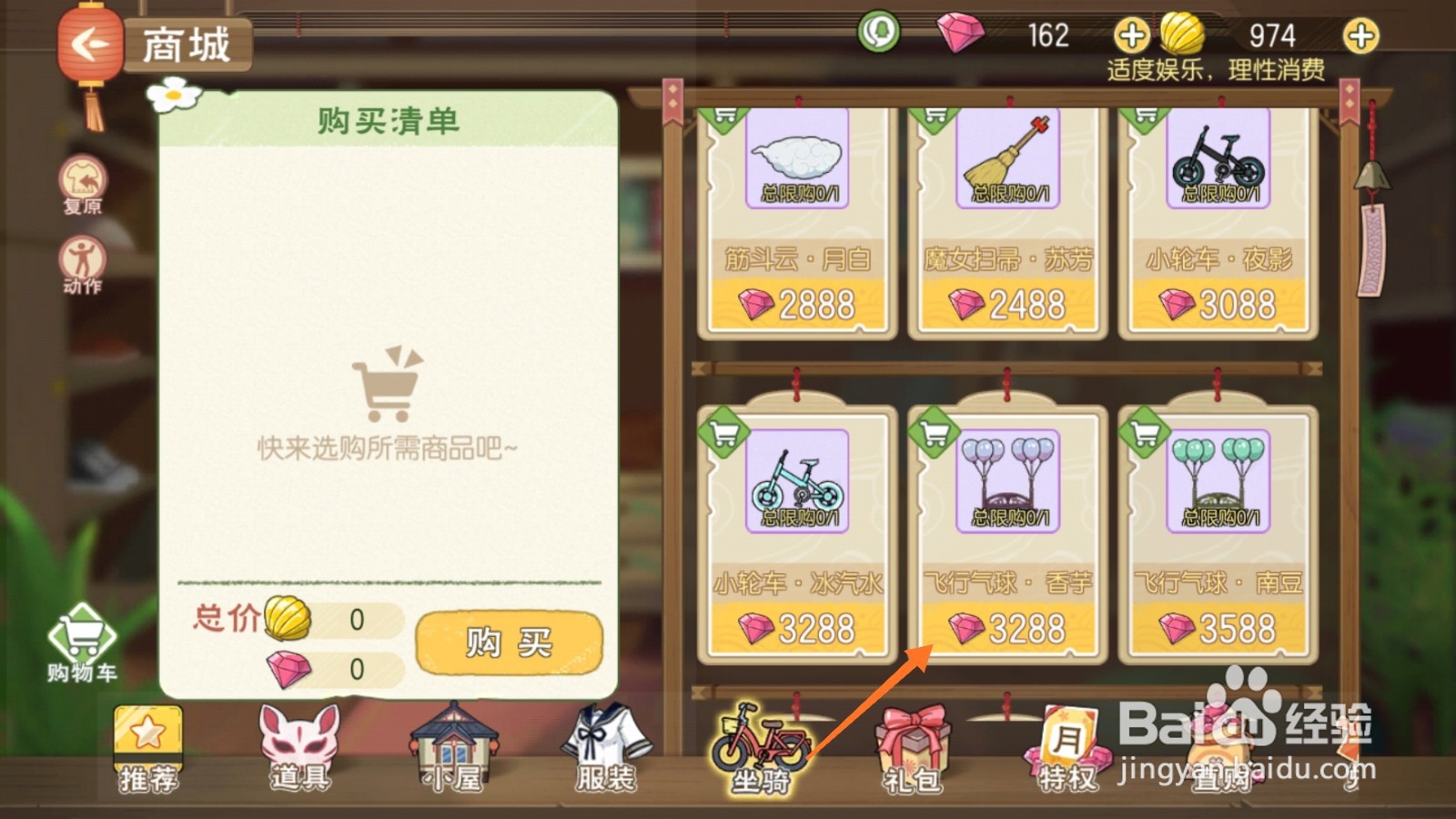Click the plus button beside 974 shells

click(x=1362, y=36)
